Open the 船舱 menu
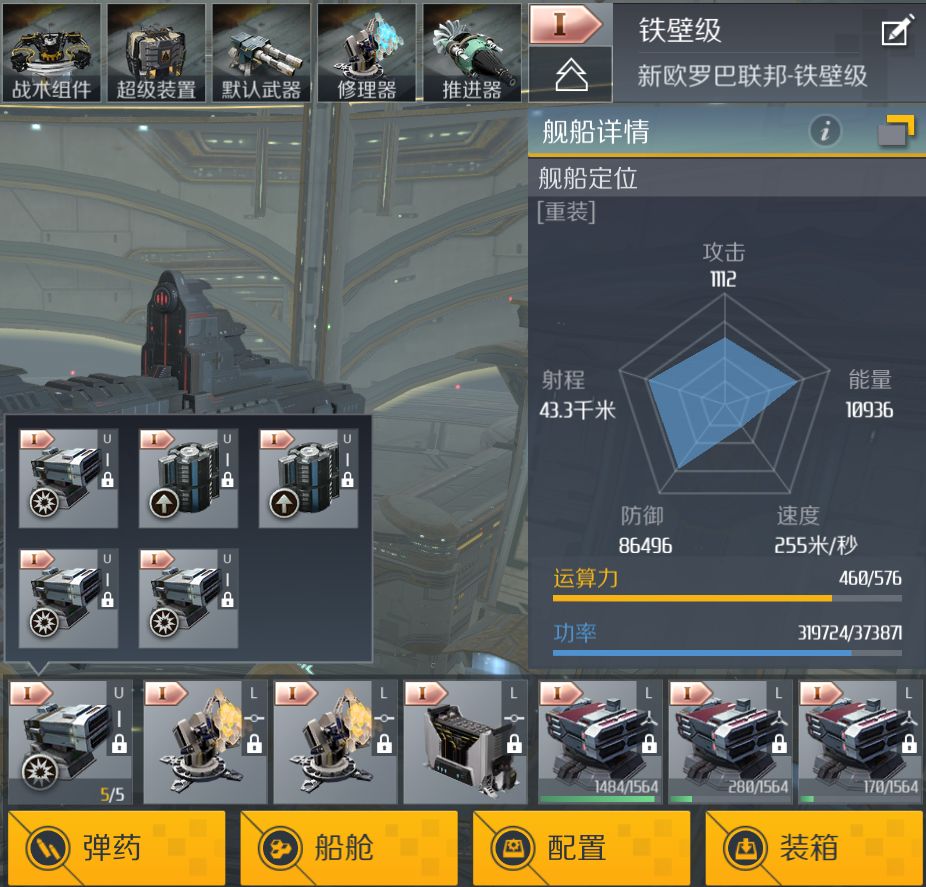Screen dimensions: 926x887 pos(348,848)
